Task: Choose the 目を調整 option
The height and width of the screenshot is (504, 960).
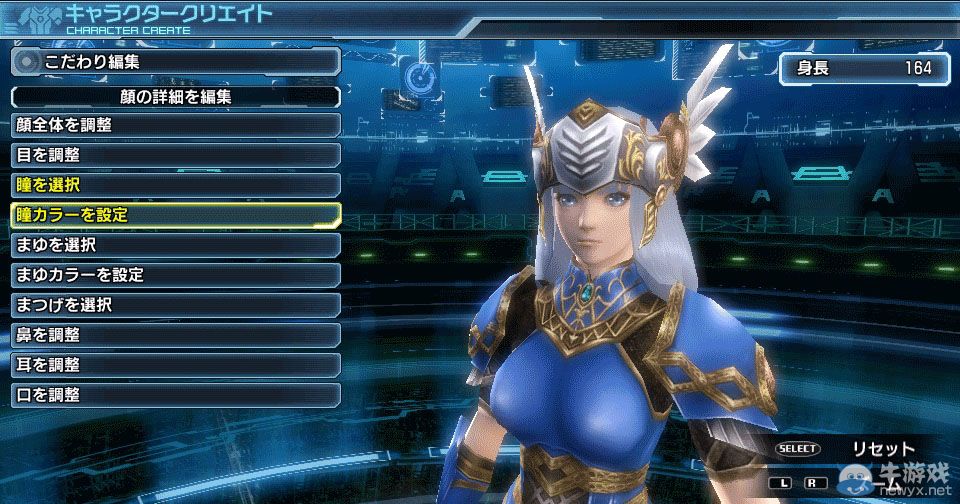Action: point(175,155)
